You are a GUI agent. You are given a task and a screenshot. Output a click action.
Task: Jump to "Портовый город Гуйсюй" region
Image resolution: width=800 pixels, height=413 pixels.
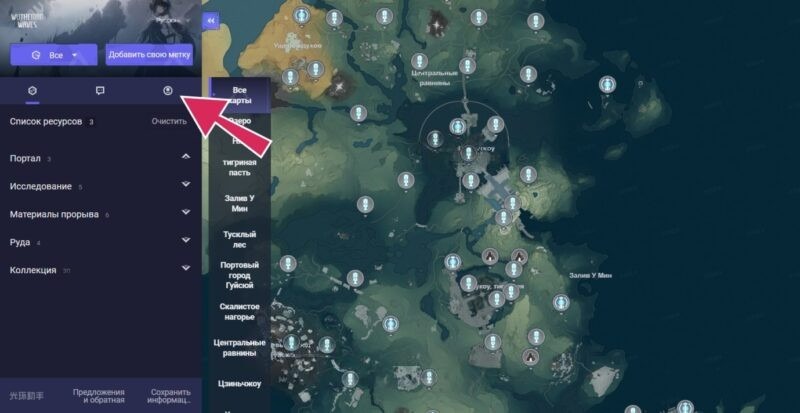click(x=240, y=275)
